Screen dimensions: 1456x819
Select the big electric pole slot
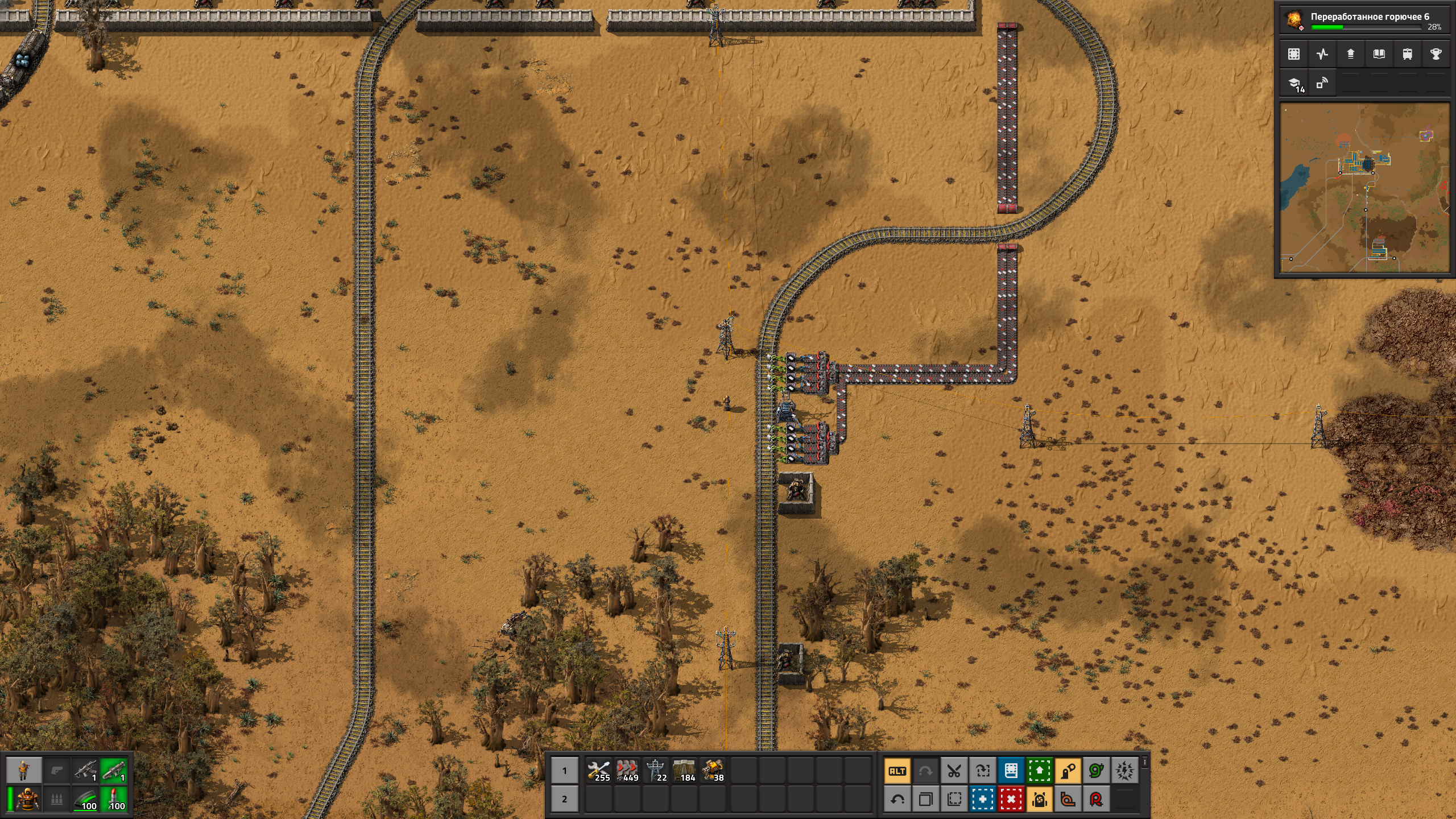[x=656, y=771]
